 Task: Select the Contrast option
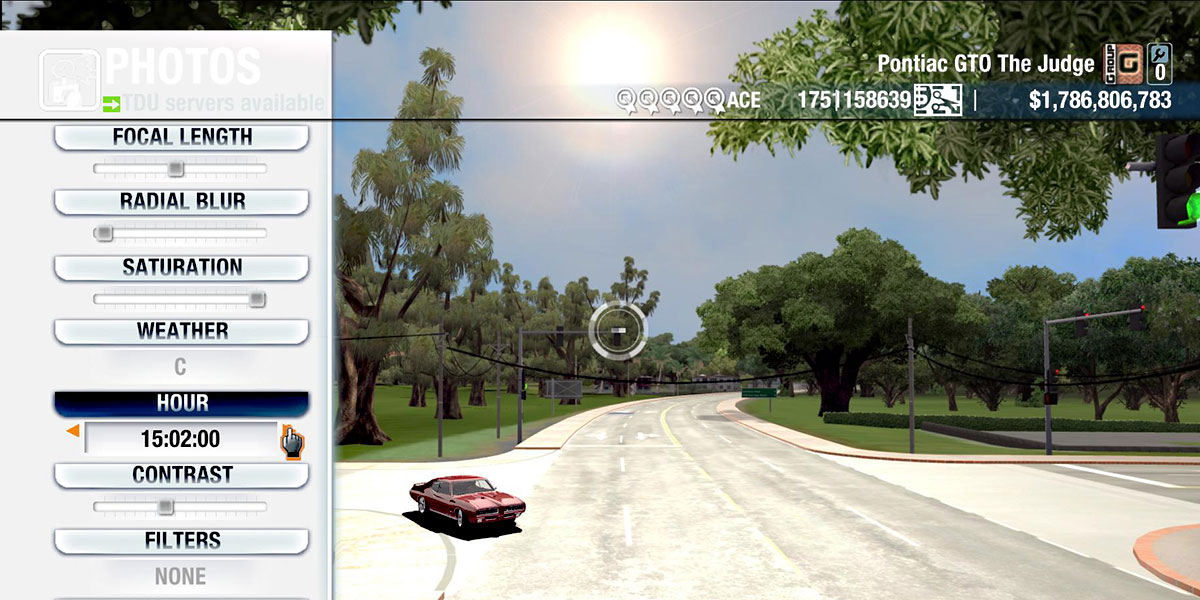[x=181, y=475]
